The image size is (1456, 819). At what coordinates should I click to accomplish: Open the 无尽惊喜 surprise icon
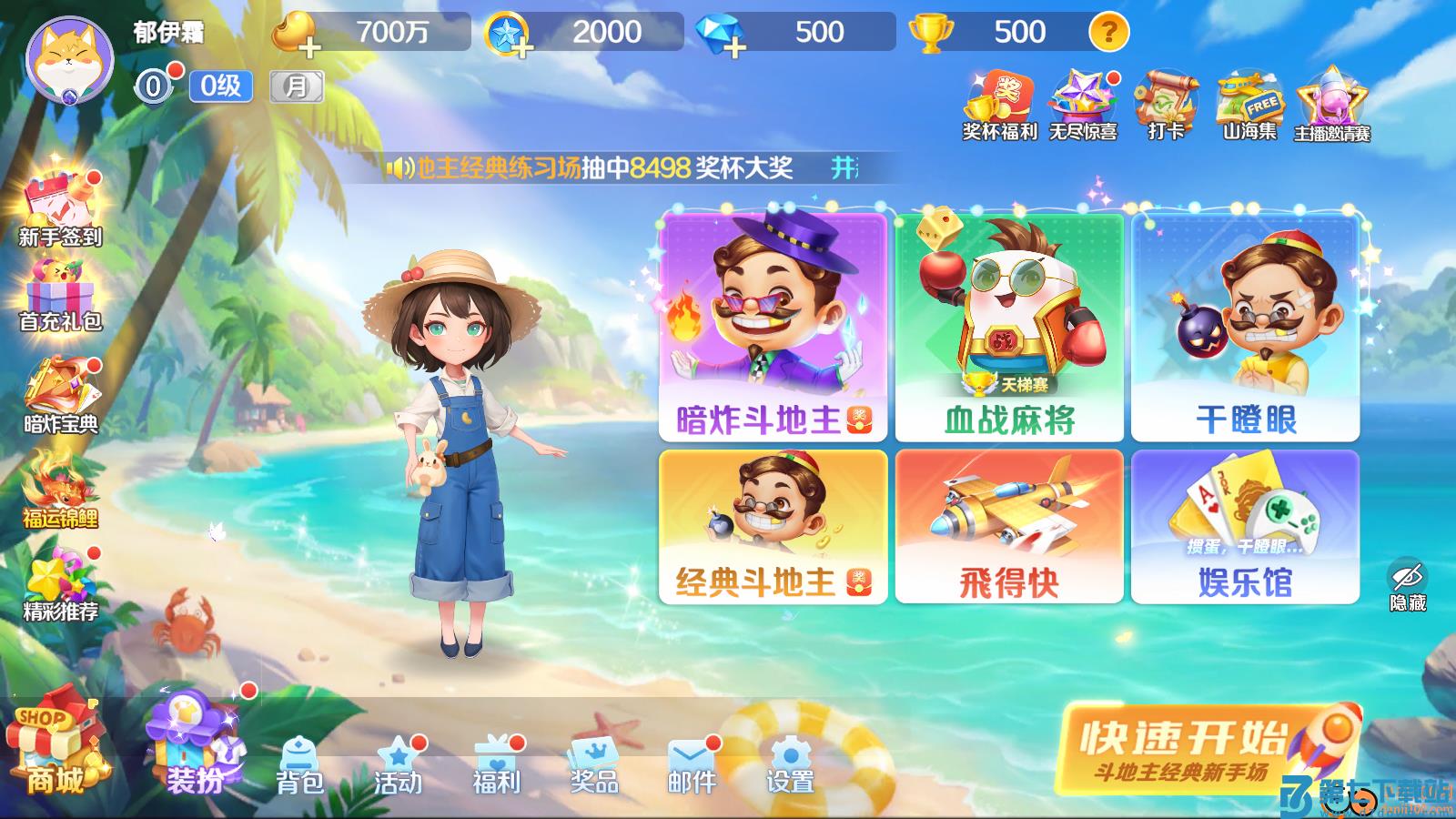pyautogui.click(x=1081, y=100)
